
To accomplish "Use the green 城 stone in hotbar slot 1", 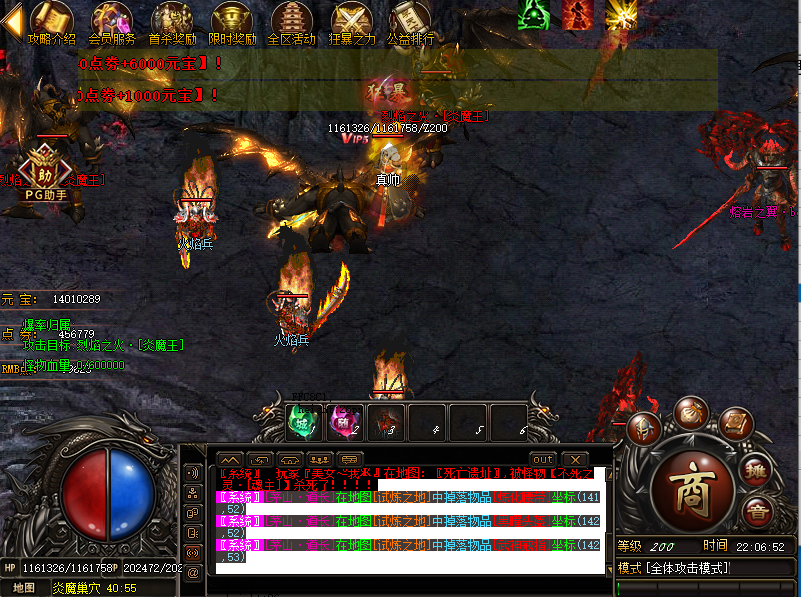I will 303,421.
